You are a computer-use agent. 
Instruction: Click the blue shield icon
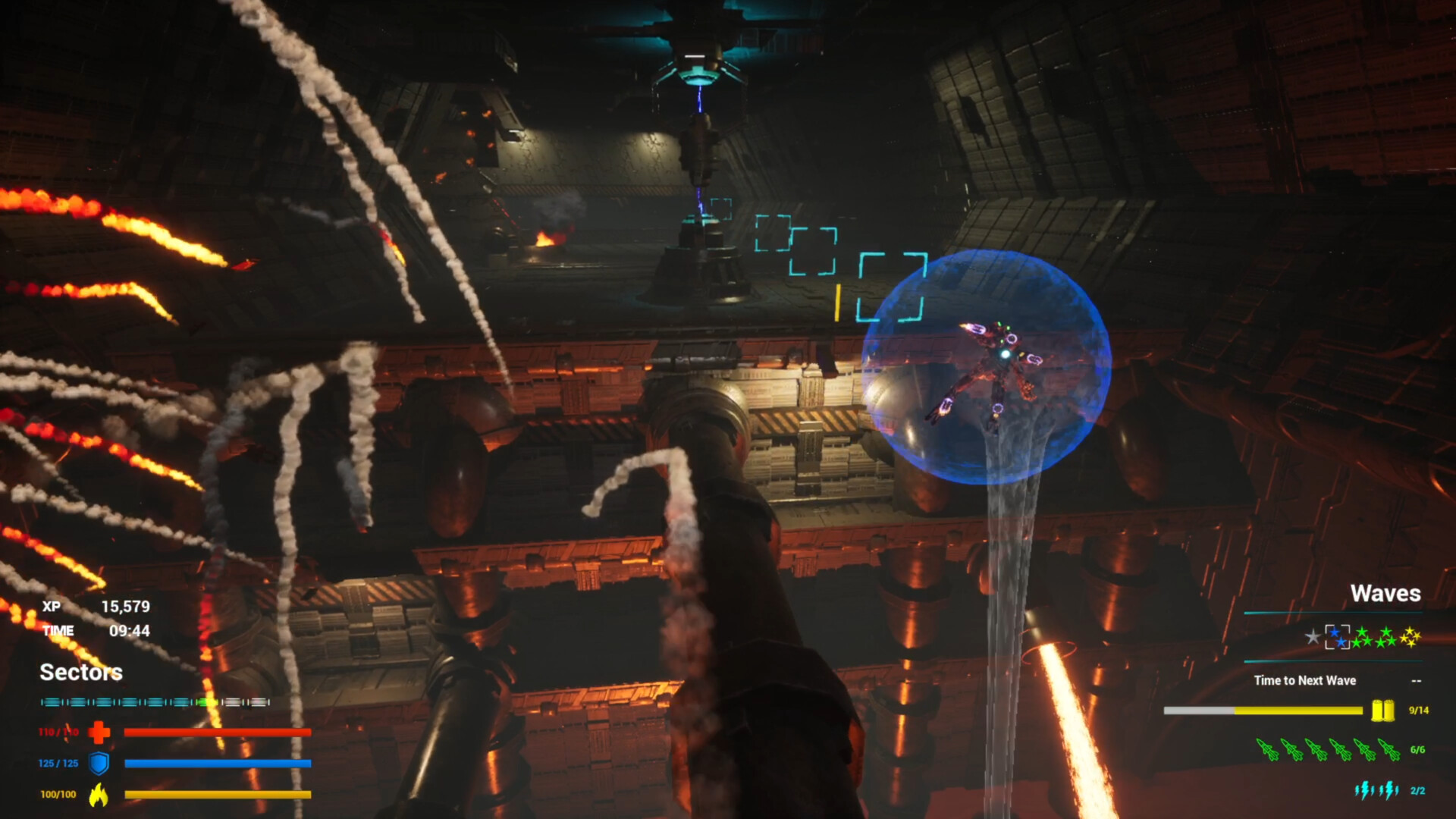[x=99, y=763]
